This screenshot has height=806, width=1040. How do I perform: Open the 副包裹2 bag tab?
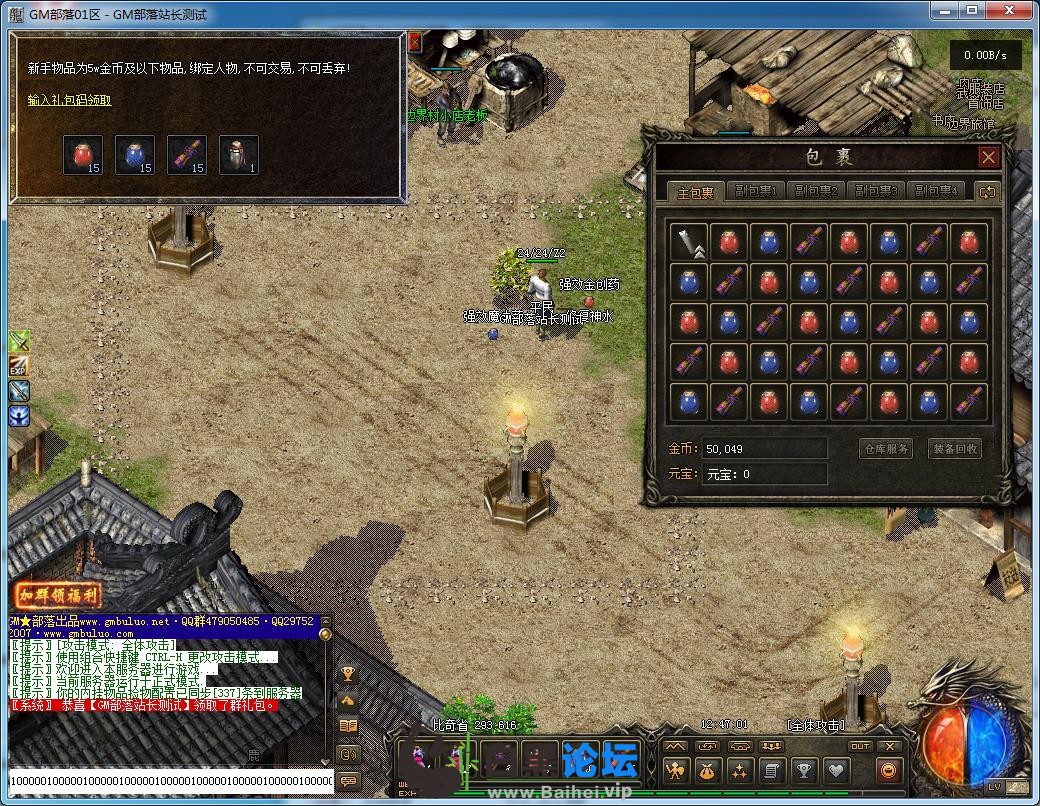point(815,192)
